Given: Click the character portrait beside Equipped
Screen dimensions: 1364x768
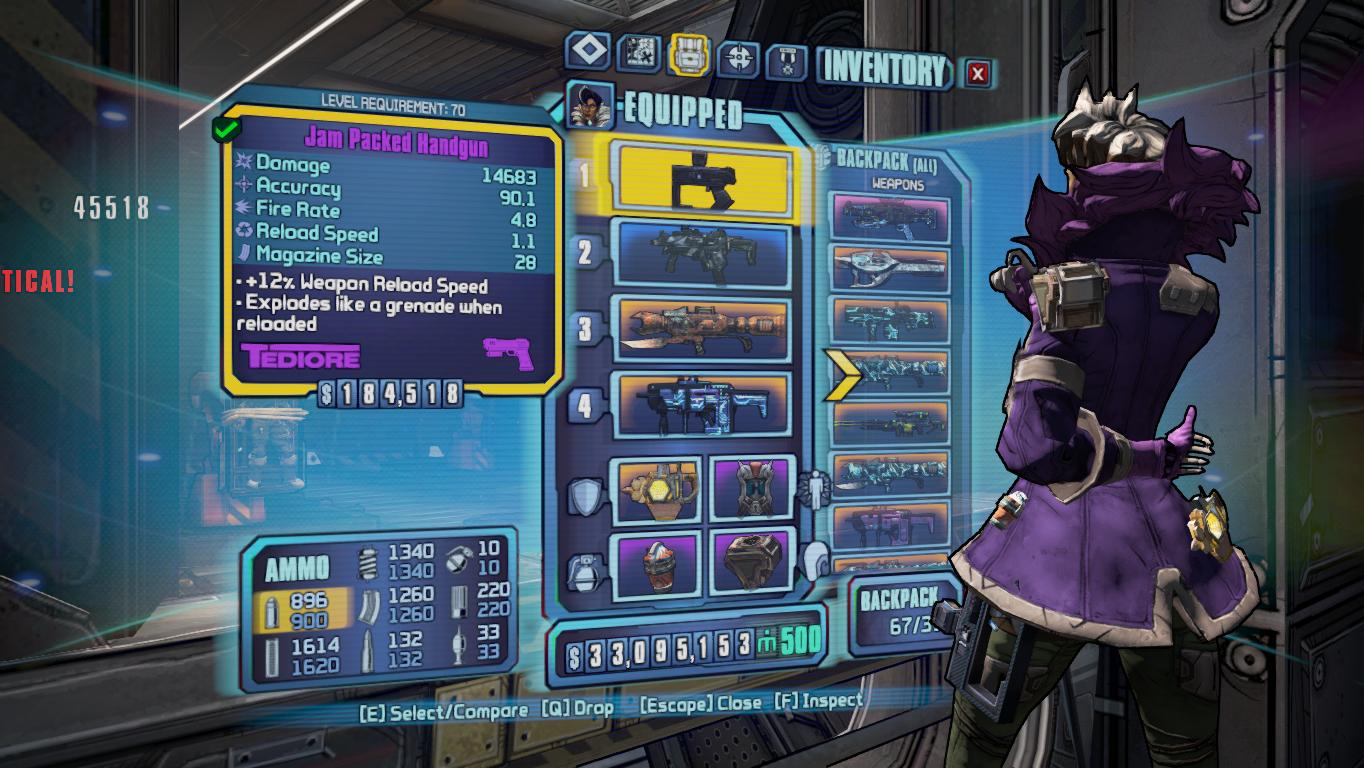Looking at the screenshot, I should click(x=590, y=106).
